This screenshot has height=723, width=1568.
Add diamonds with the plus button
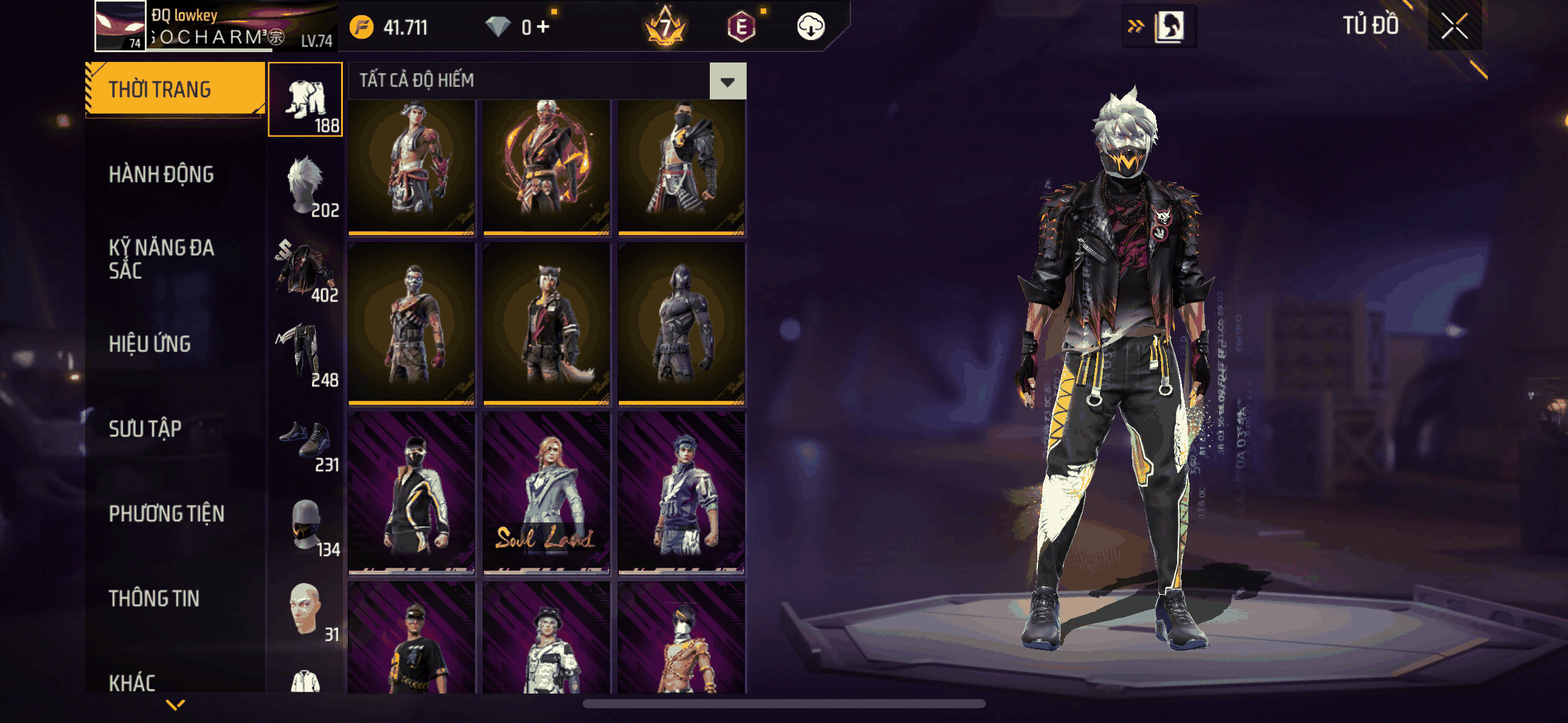[x=543, y=27]
